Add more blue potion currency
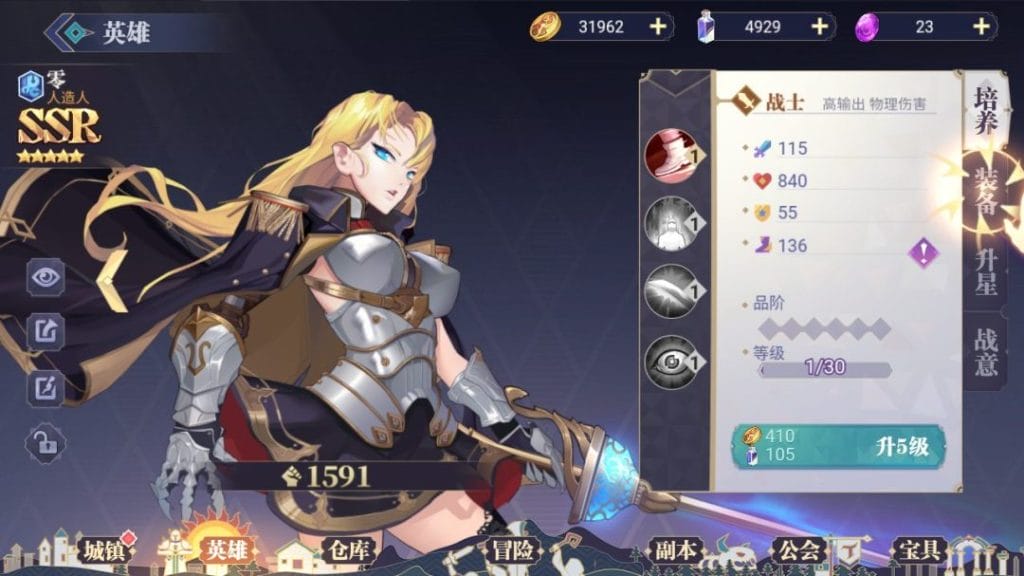The height and width of the screenshot is (576, 1024). click(x=820, y=27)
